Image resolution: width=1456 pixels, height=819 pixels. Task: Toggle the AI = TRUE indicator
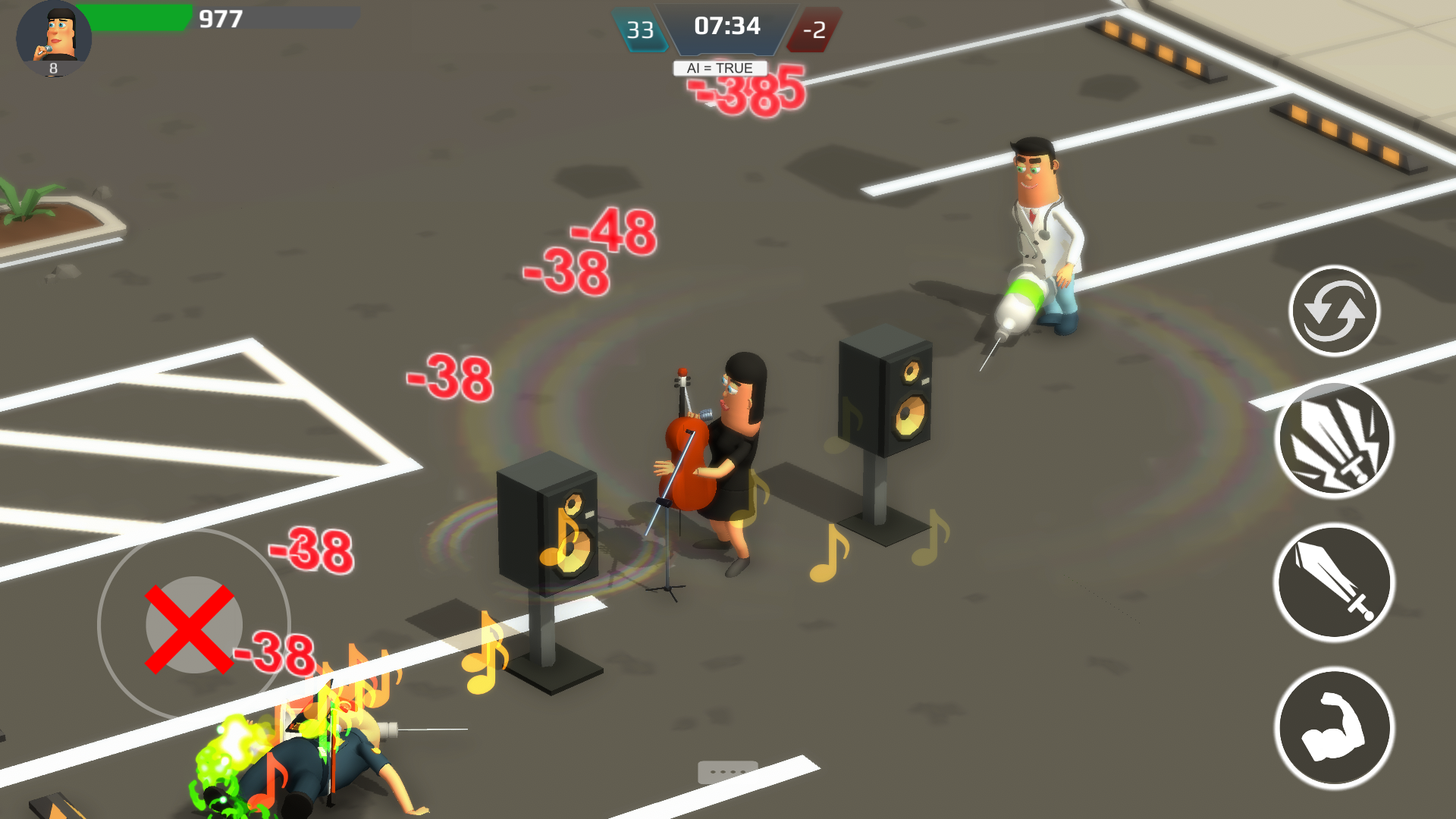click(719, 67)
